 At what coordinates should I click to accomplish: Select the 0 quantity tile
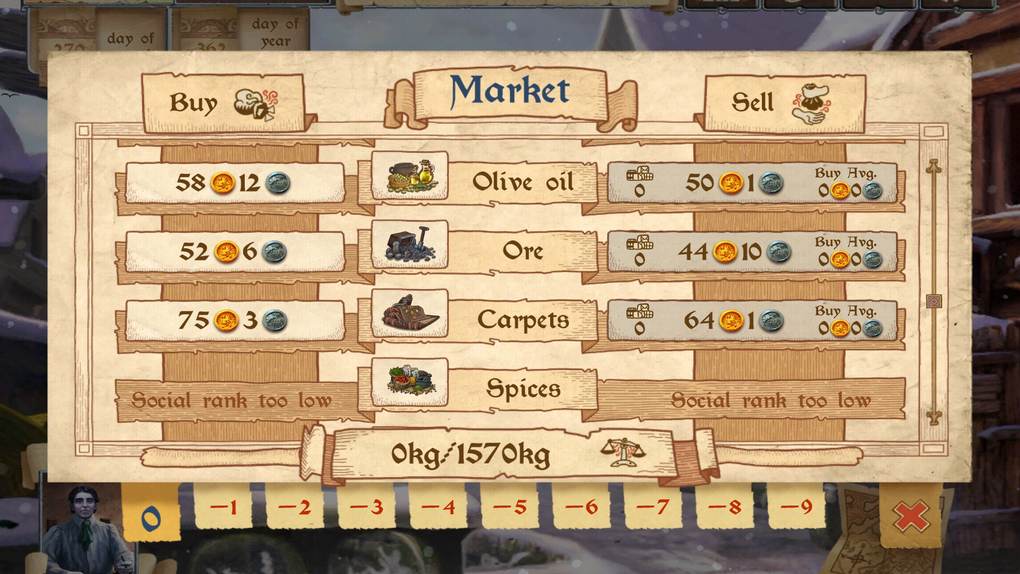click(151, 514)
